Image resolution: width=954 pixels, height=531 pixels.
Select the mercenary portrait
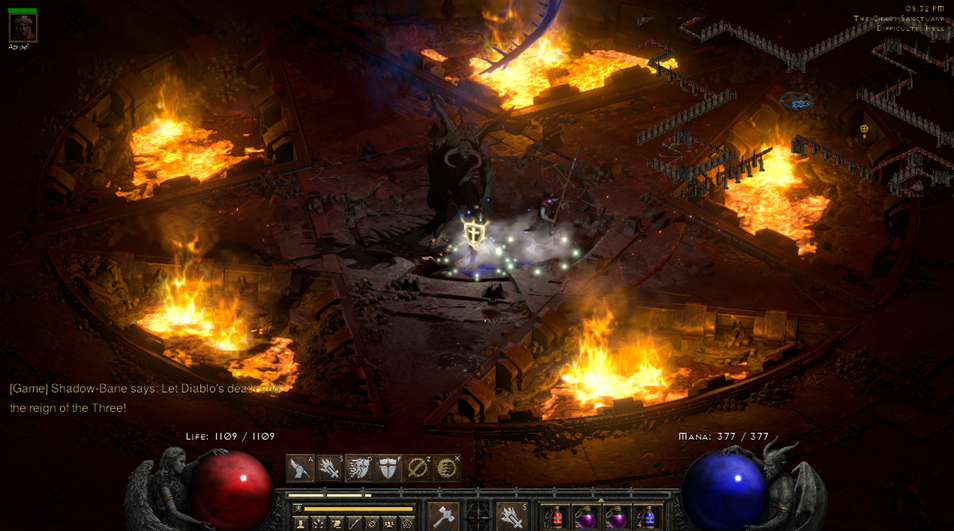(22, 27)
